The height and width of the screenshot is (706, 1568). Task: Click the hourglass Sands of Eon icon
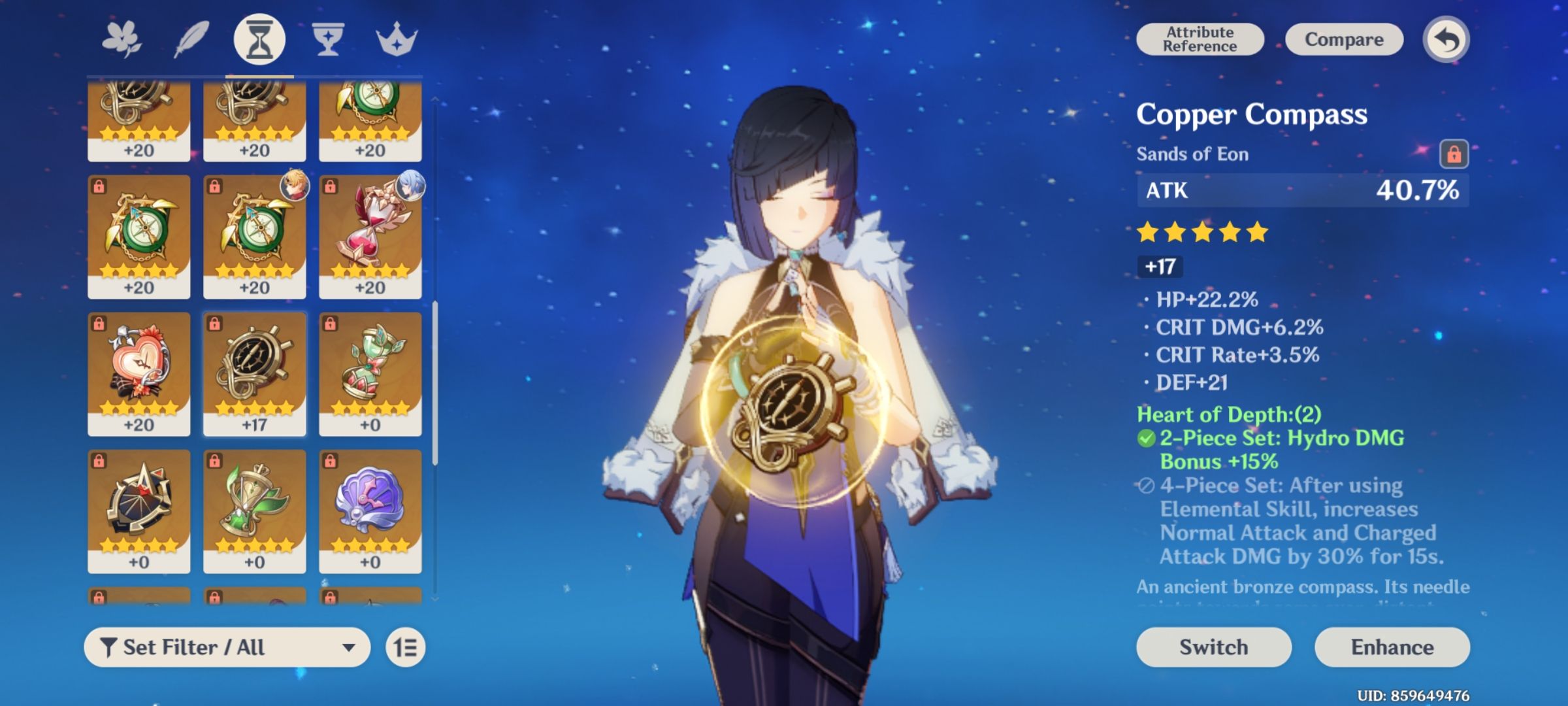259,38
